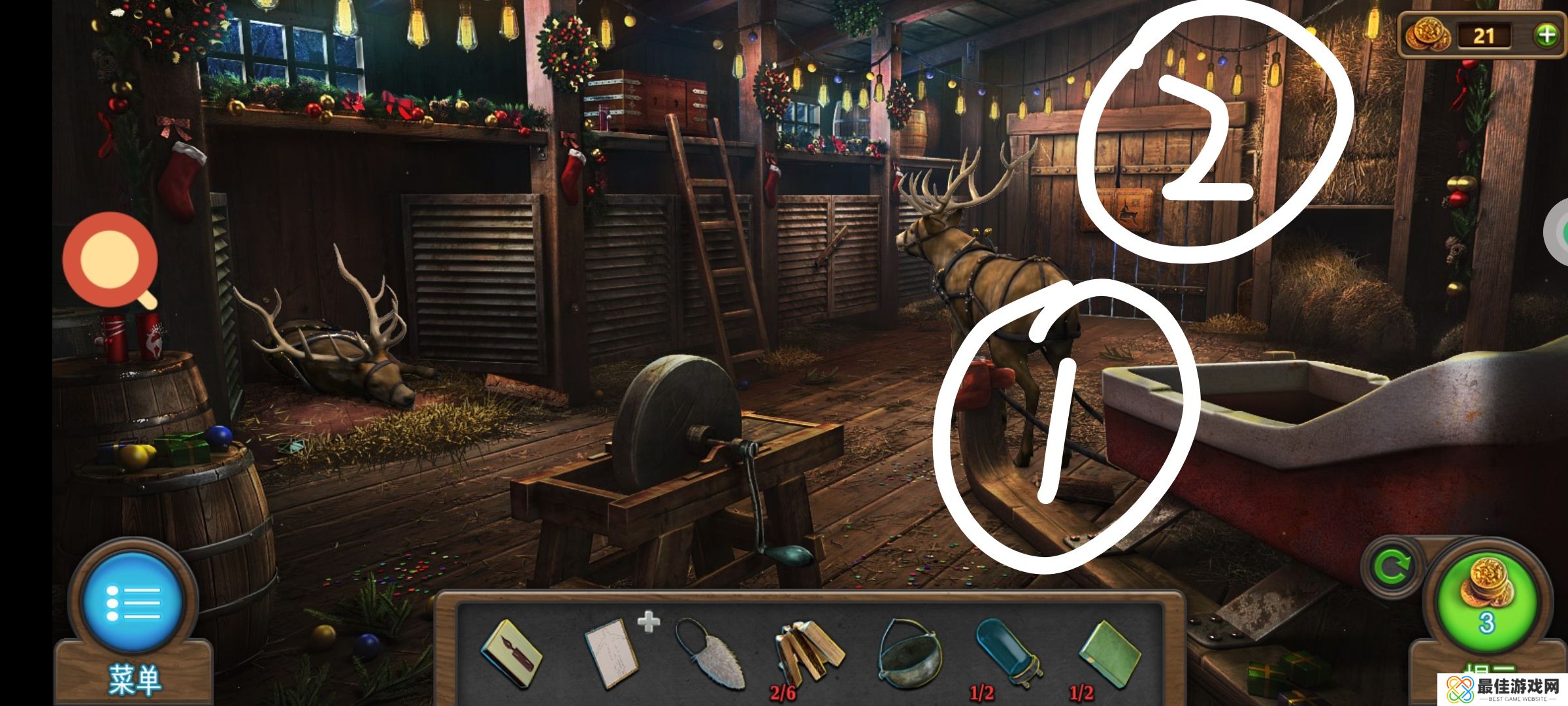Tap the orange magnifying glass icon
The width and height of the screenshot is (1568, 706).
point(111,260)
